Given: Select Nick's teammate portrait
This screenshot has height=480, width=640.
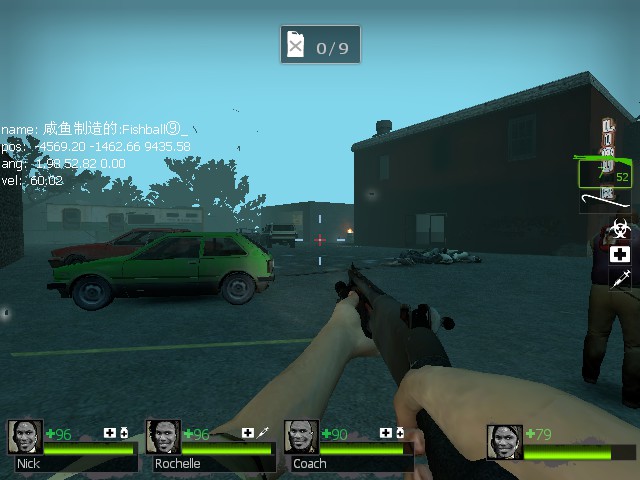Looking at the screenshot, I should tap(26, 437).
